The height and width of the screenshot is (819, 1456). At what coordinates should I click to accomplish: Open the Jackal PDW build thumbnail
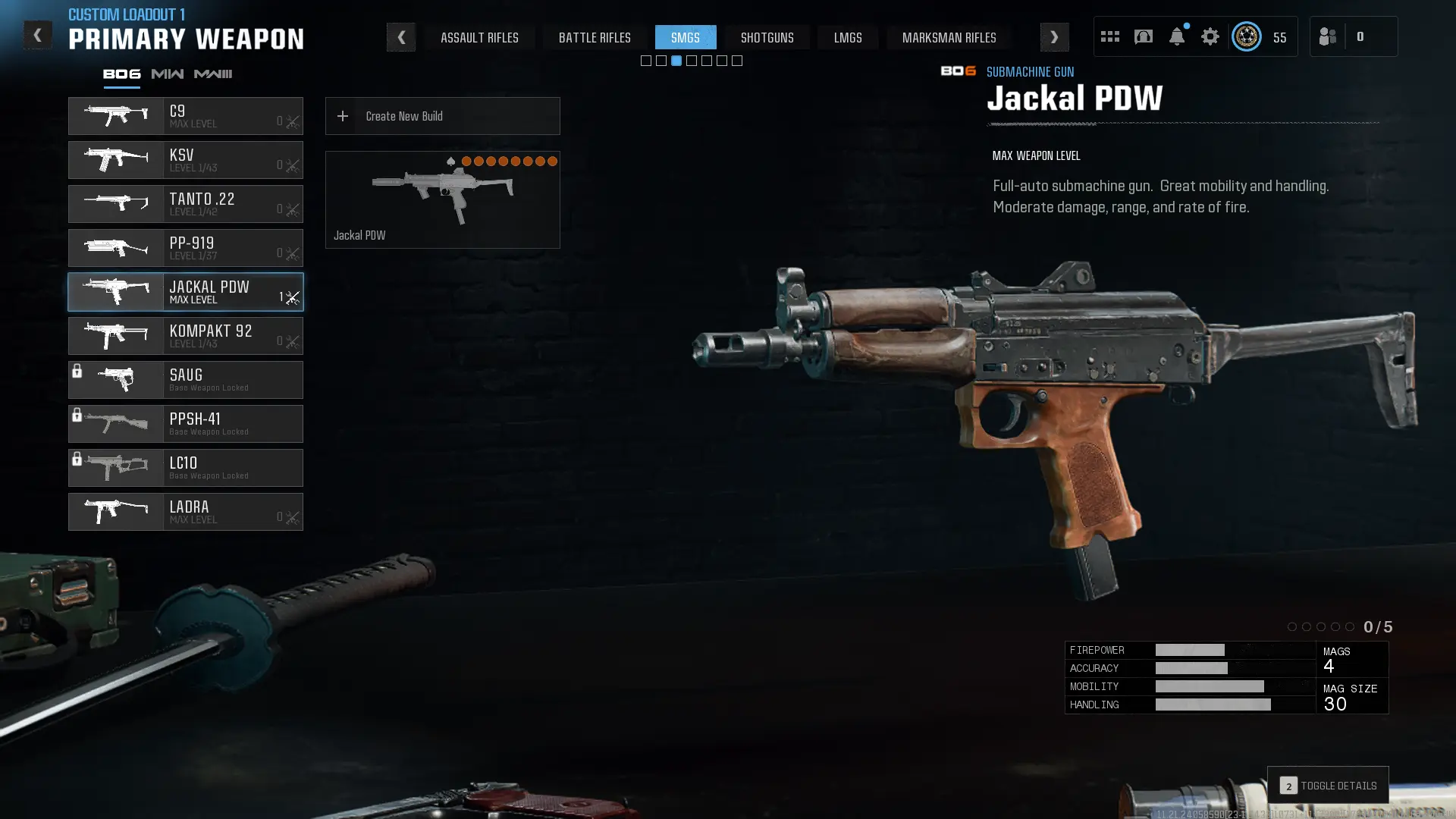click(442, 199)
